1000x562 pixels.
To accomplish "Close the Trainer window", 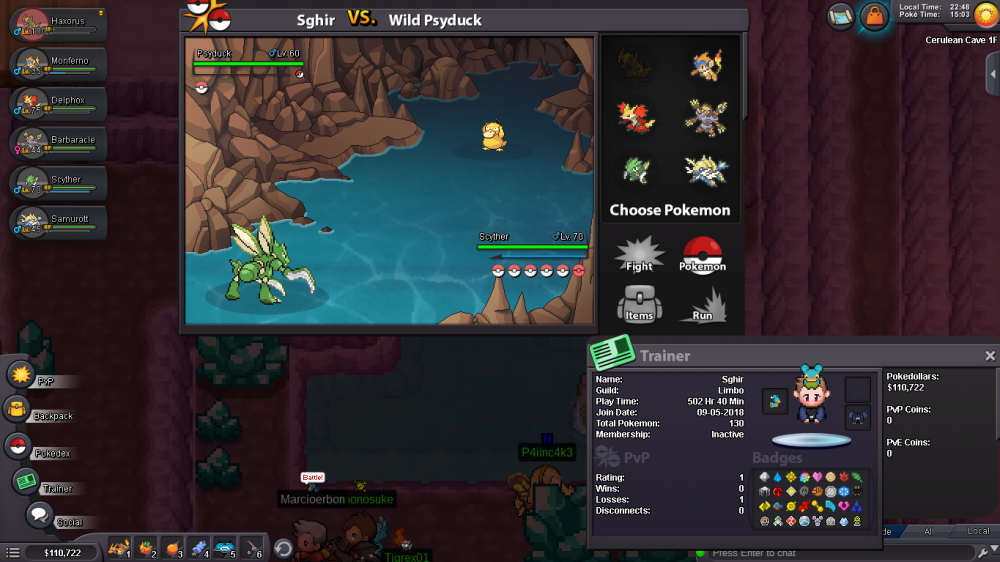I will coord(990,356).
